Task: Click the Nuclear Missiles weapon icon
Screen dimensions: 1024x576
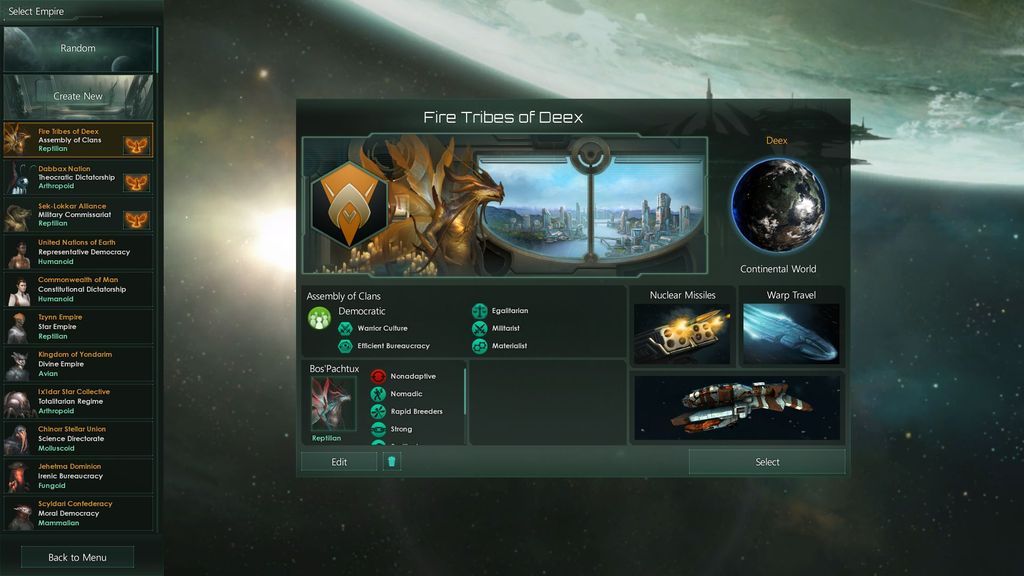Action: pos(683,334)
